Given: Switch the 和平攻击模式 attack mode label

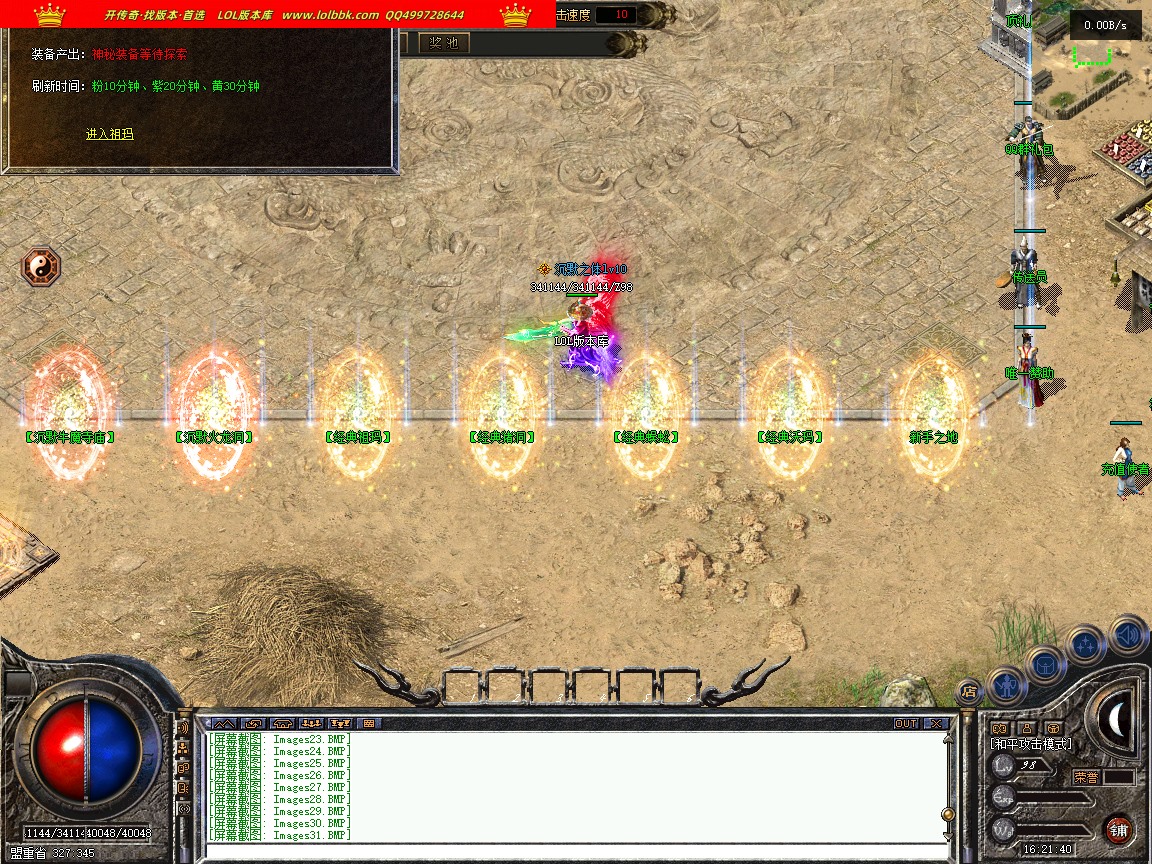Looking at the screenshot, I should point(1030,744).
